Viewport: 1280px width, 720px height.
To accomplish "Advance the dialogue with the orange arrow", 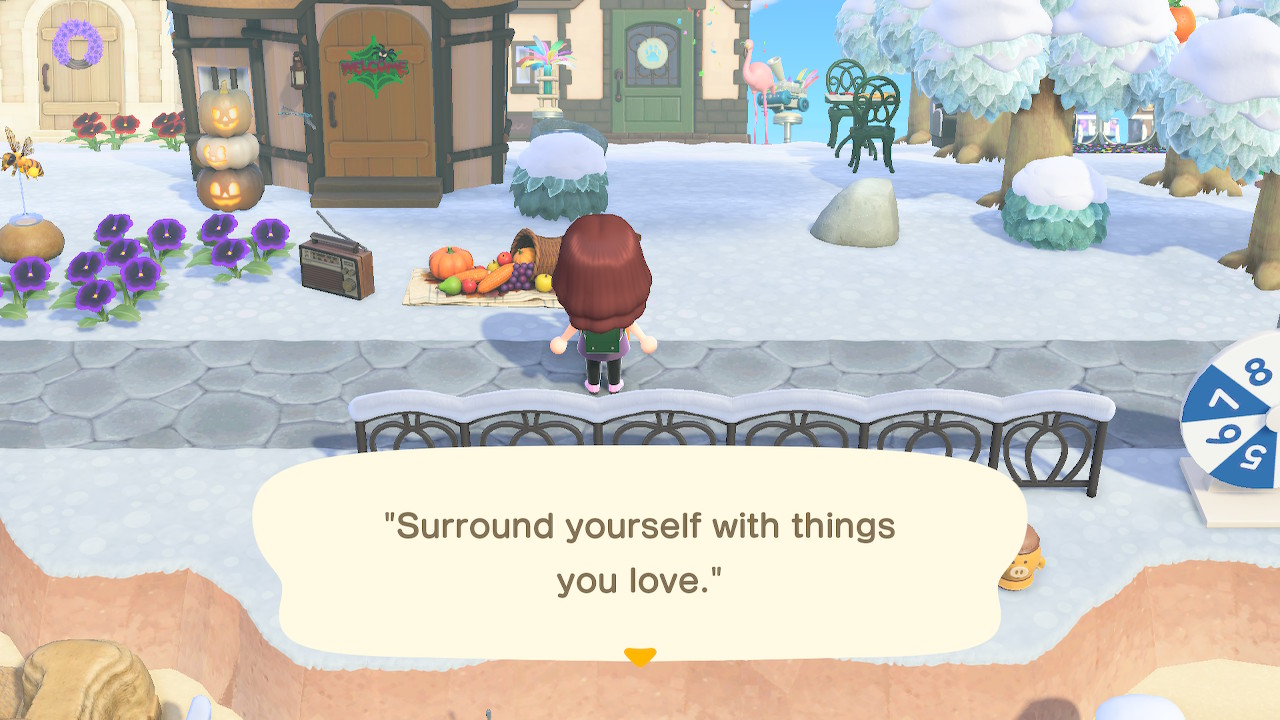I will (x=639, y=656).
